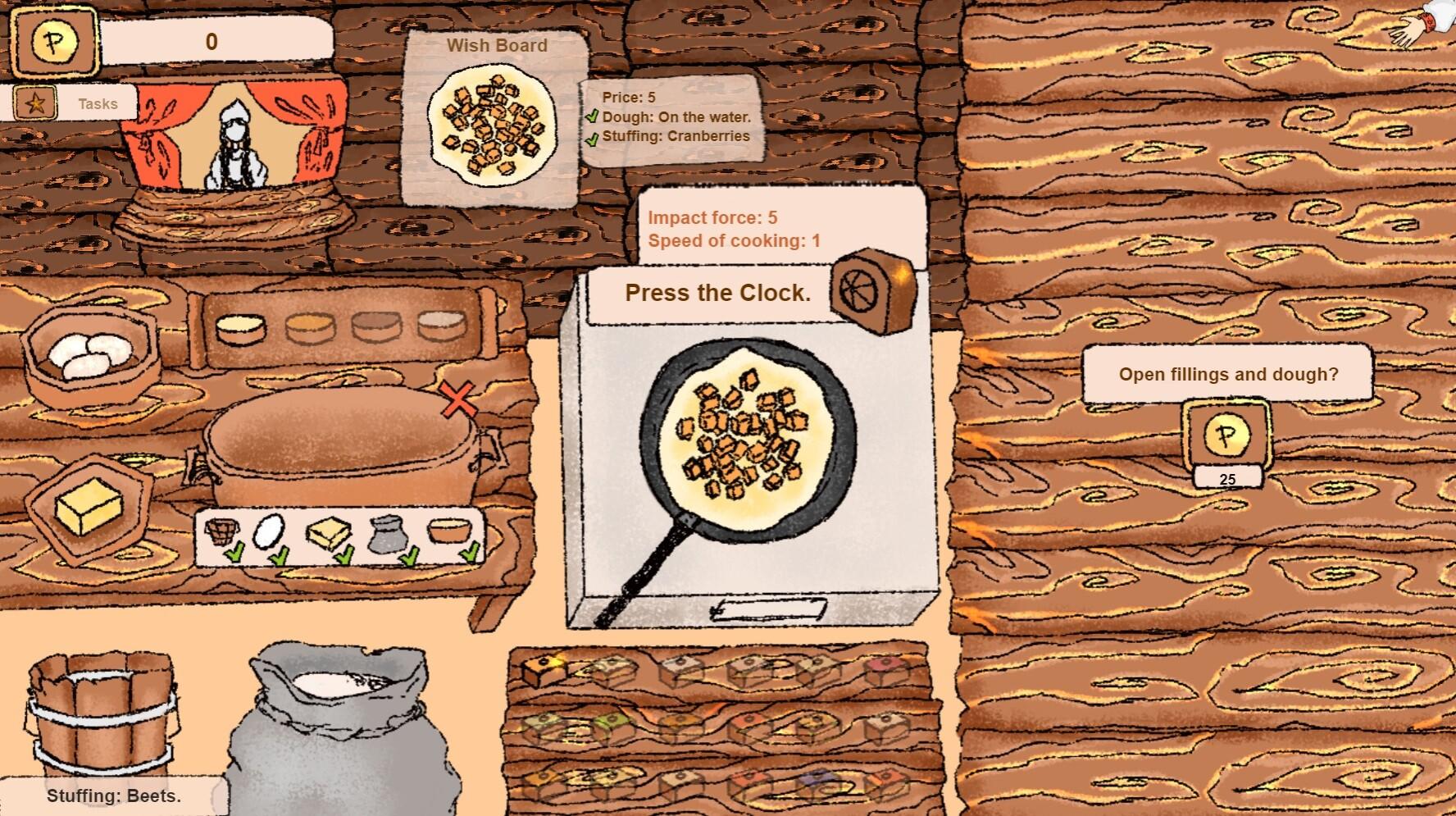Toggle the red X on the cooking pot
Image resolution: width=1456 pixels, height=816 pixels.
tap(457, 402)
